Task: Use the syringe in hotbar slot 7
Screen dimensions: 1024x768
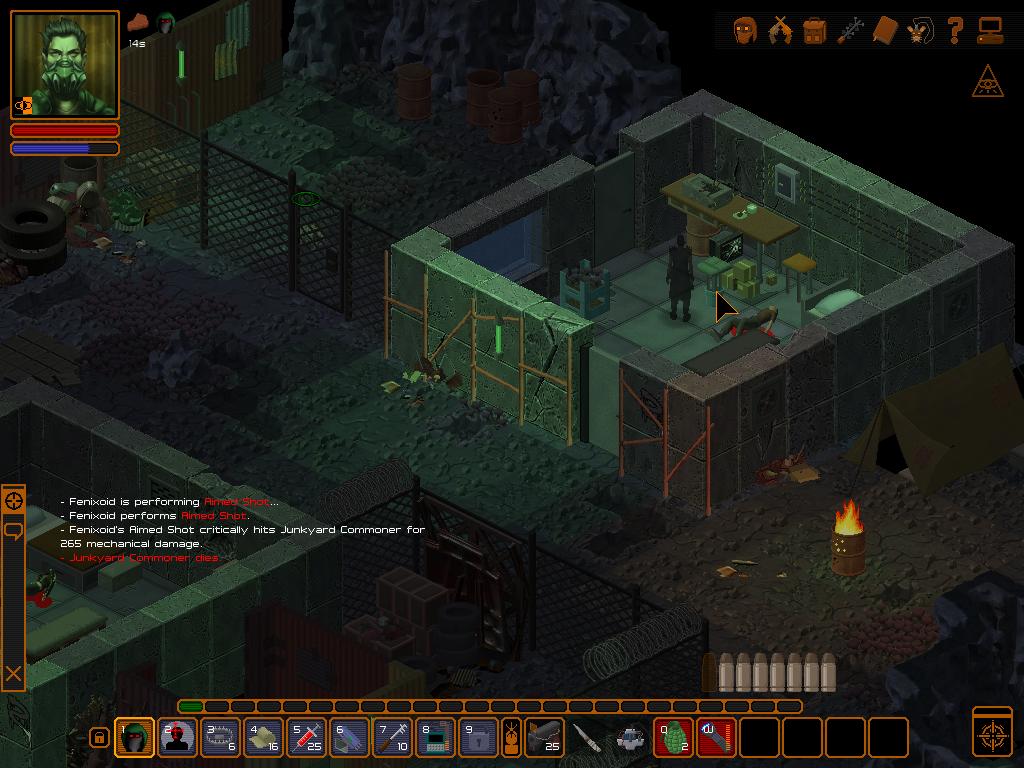Action: click(393, 738)
